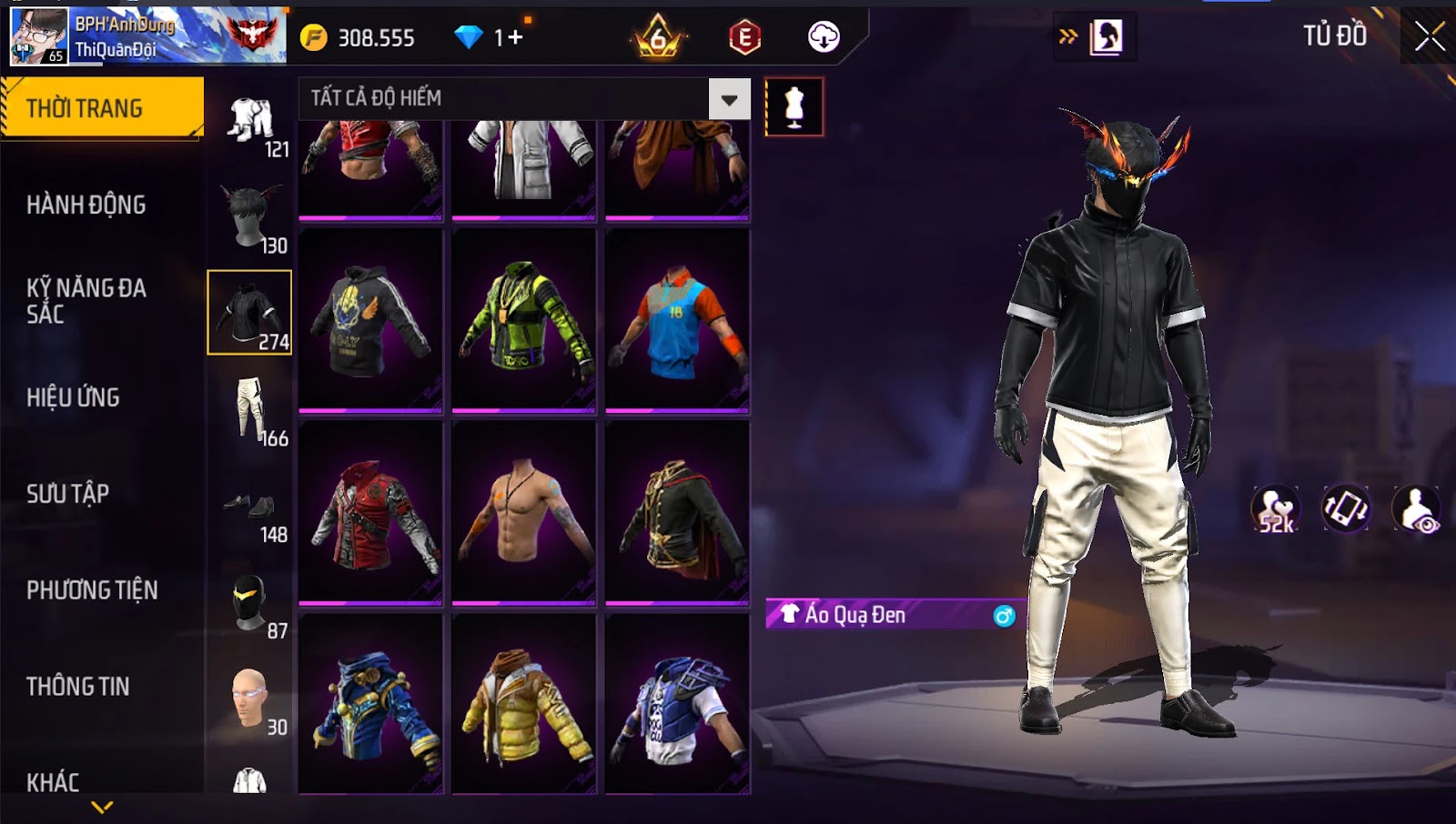This screenshot has height=824, width=1456.
Task: Open the Phương Tiện tab
Action: click(x=92, y=590)
